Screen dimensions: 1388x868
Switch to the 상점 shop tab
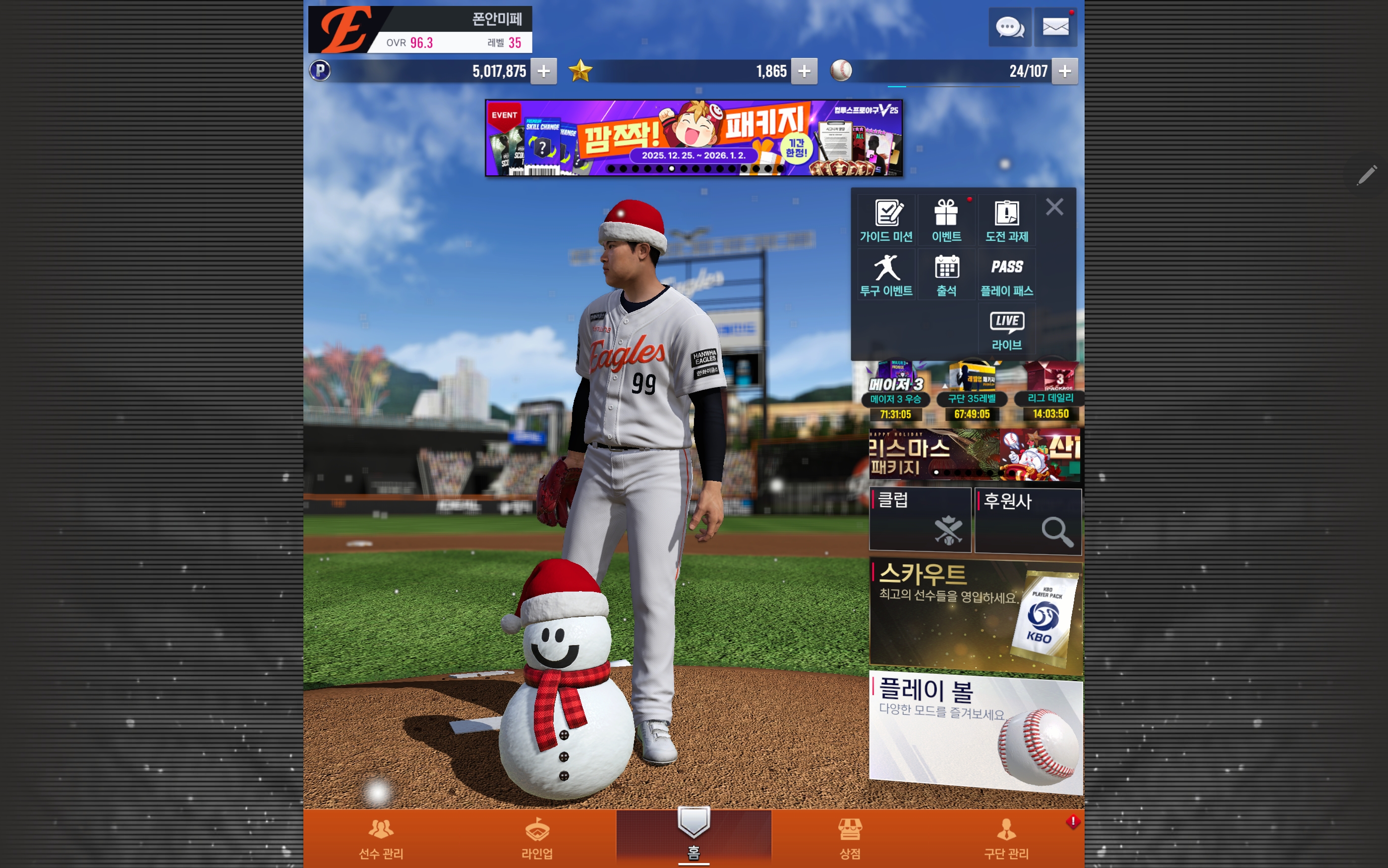(850, 839)
